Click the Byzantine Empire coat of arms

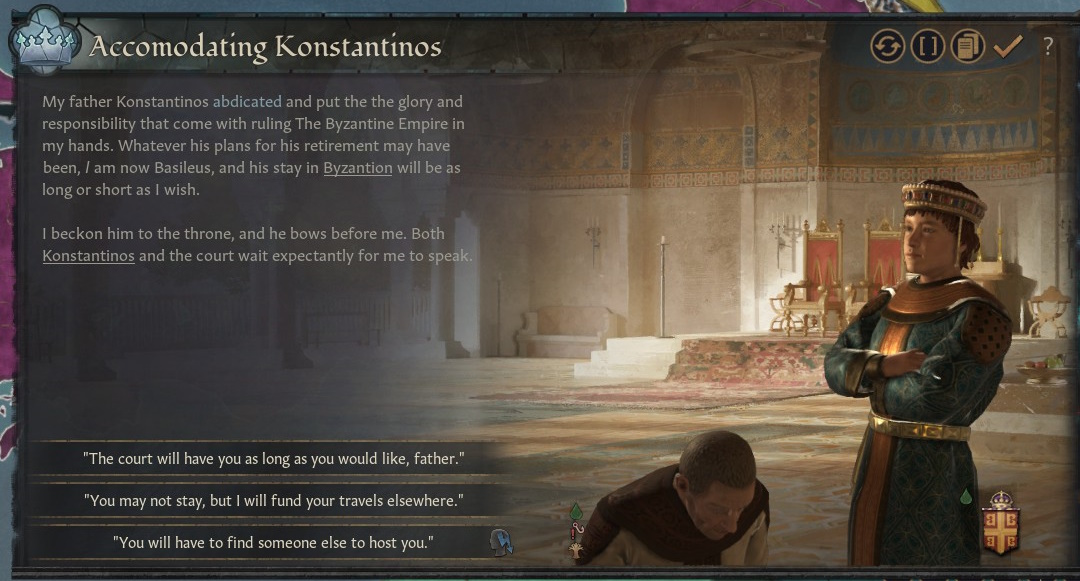pyautogui.click(x=1000, y=525)
